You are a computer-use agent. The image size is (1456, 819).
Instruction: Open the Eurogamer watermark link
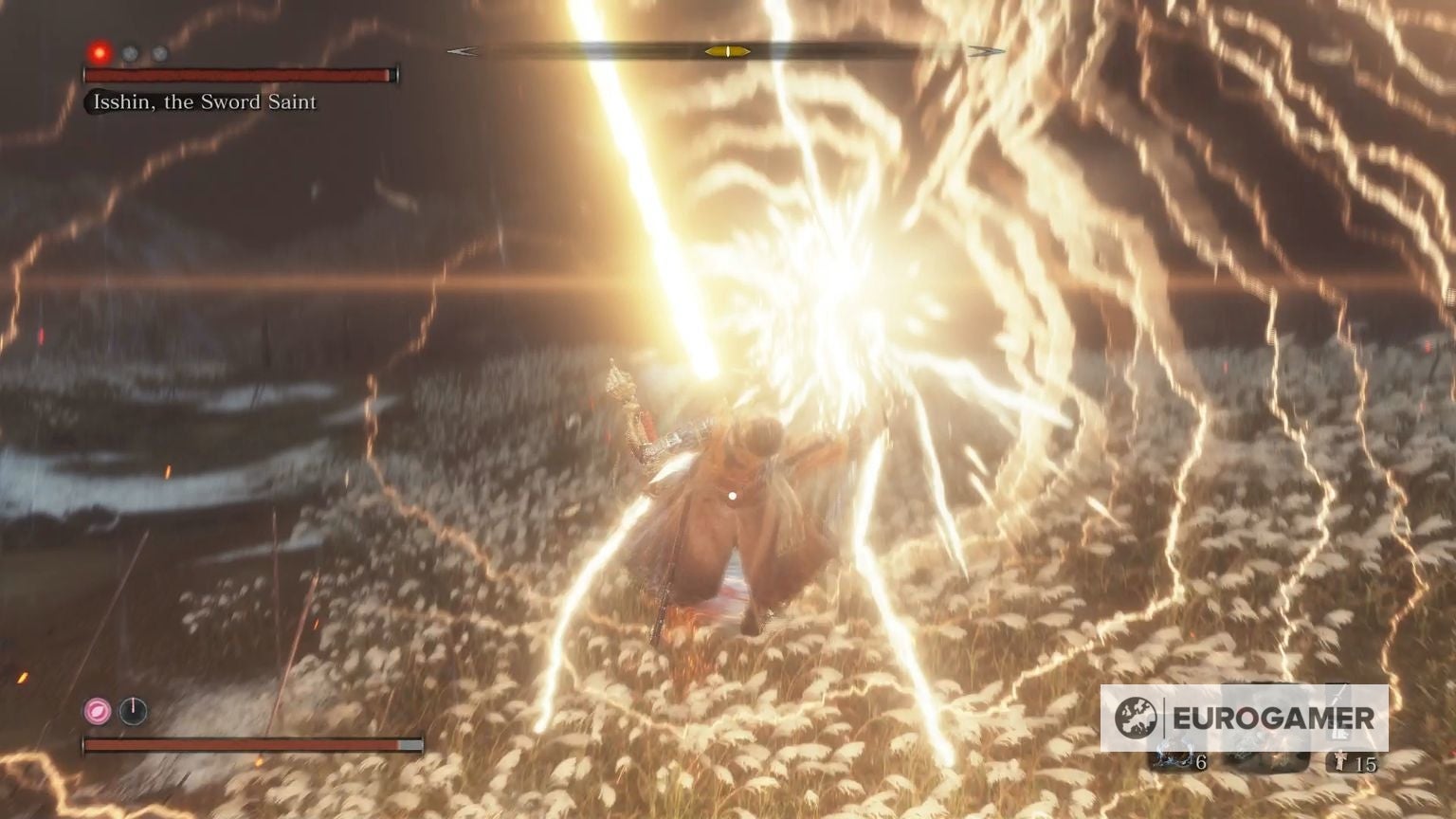(x=1232, y=718)
